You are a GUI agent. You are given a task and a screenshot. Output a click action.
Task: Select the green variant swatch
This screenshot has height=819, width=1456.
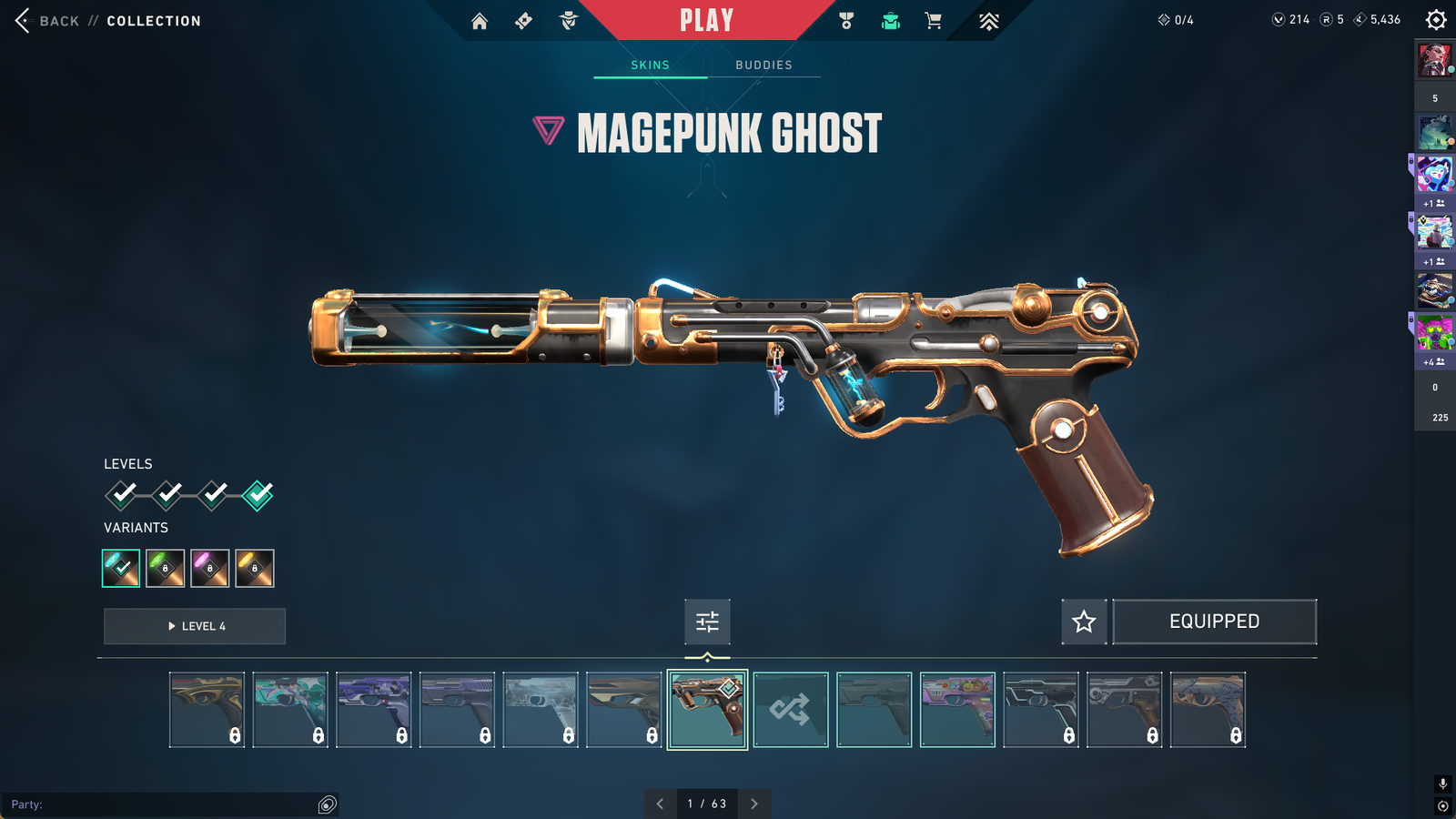tap(166, 569)
